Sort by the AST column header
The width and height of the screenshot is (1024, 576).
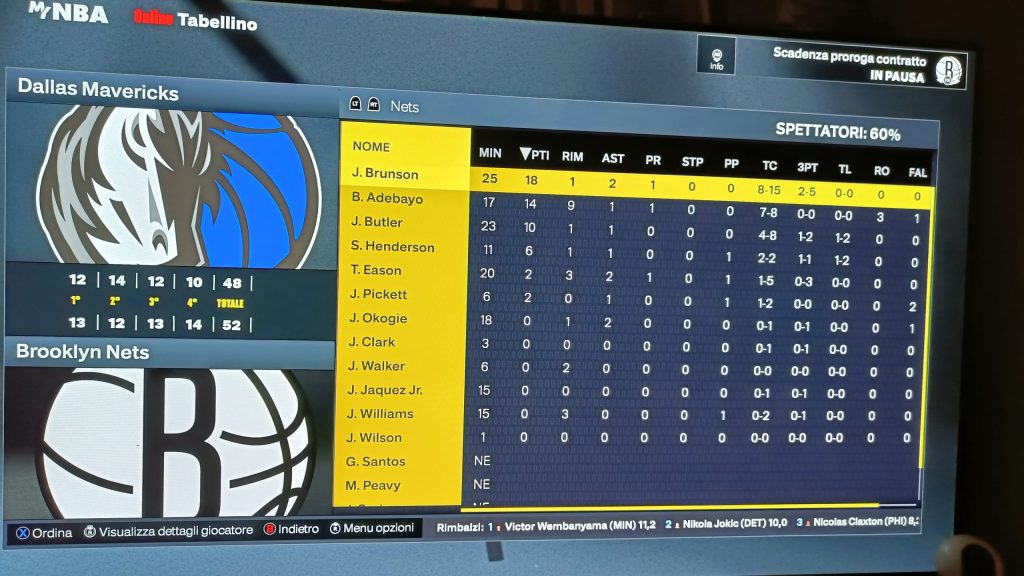(613, 158)
